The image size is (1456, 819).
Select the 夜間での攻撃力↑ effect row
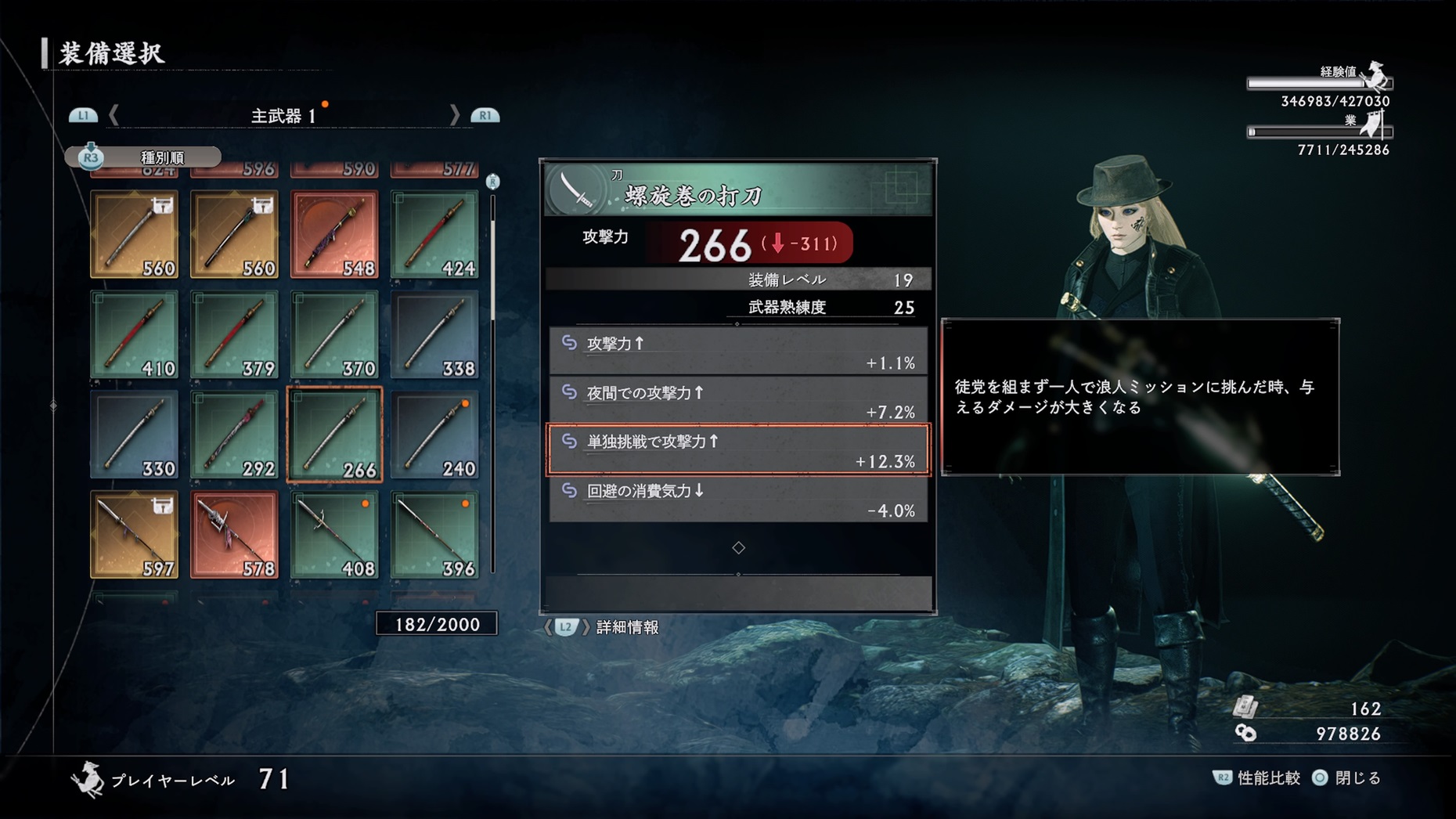(x=738, y=401)
